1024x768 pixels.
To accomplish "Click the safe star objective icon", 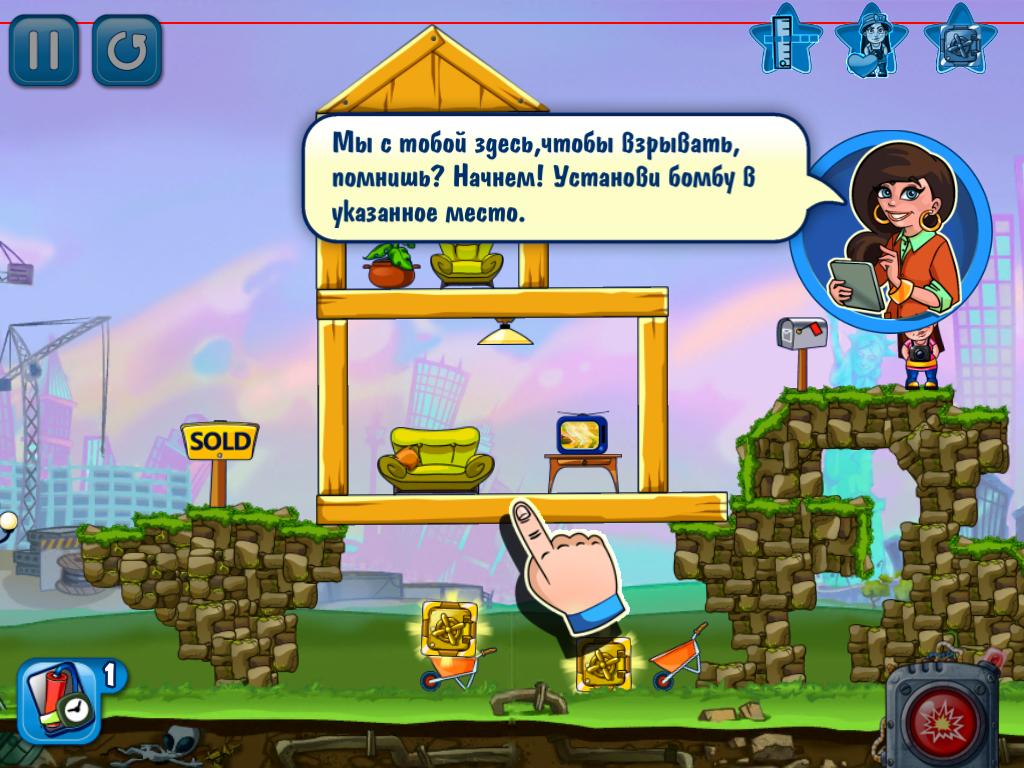I will (x=959, y=40).
